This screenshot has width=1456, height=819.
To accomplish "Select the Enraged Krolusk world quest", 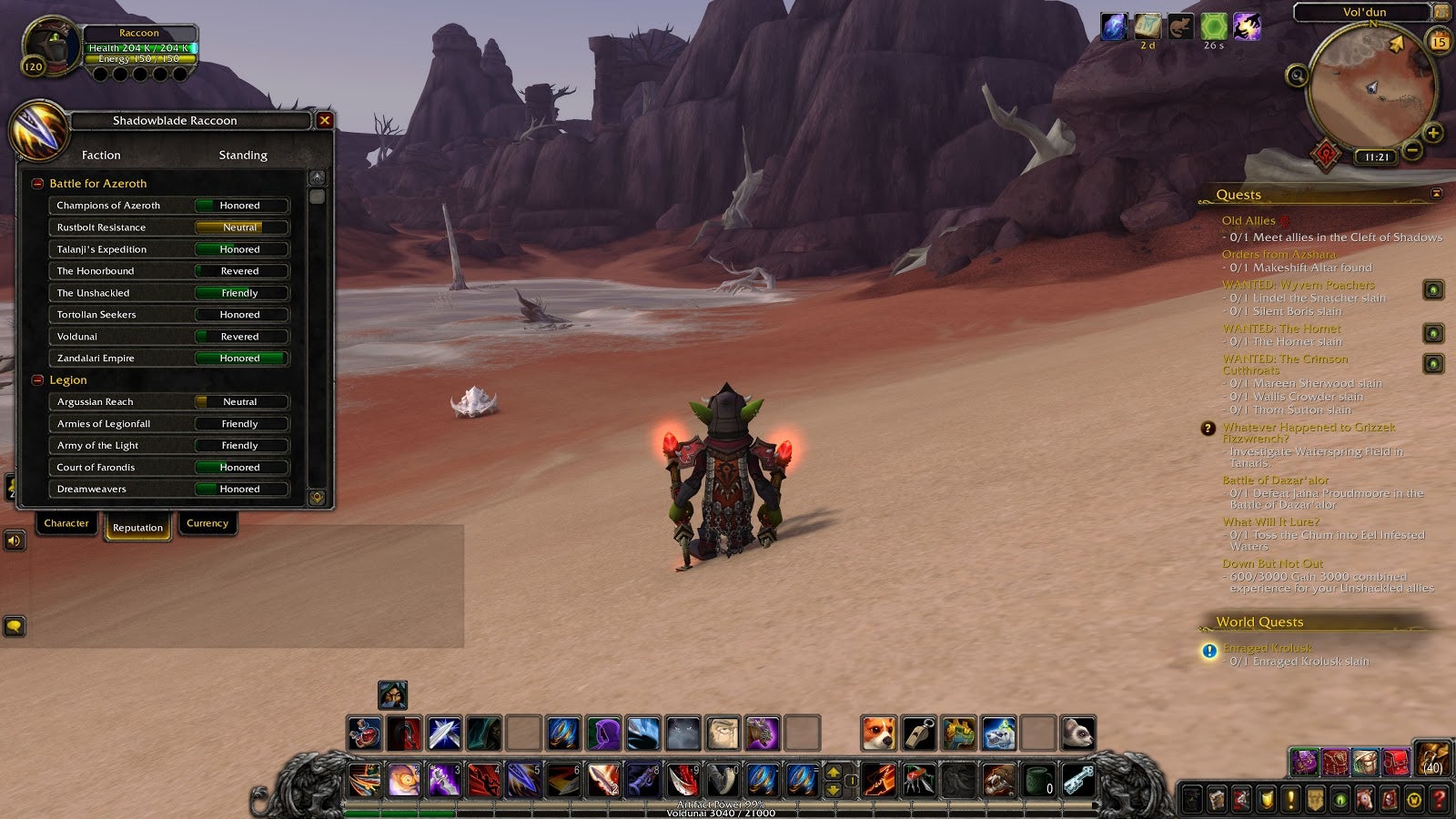I will (1268, 648).
